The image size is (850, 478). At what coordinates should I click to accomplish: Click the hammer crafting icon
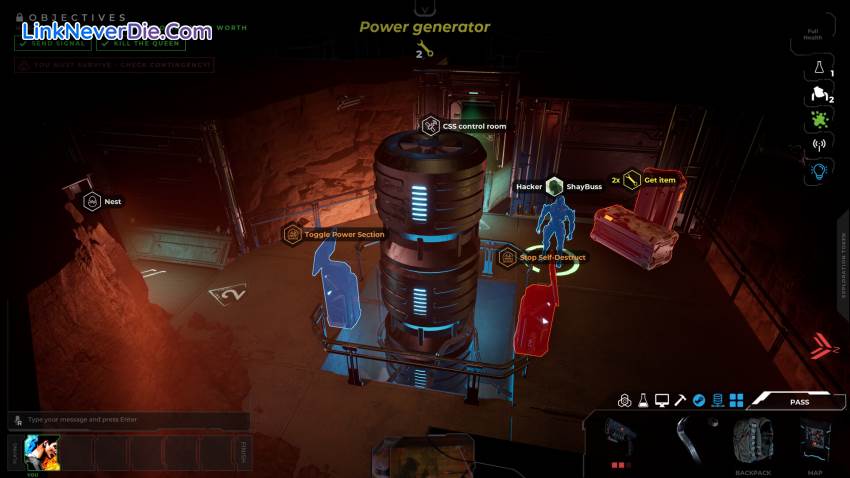pyautogui.click(x=680, y=401)
